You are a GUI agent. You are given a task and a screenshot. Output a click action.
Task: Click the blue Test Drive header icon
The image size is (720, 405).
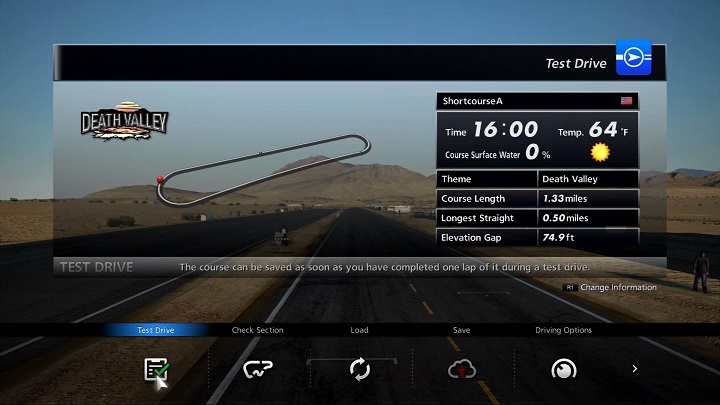click(633, 60)
